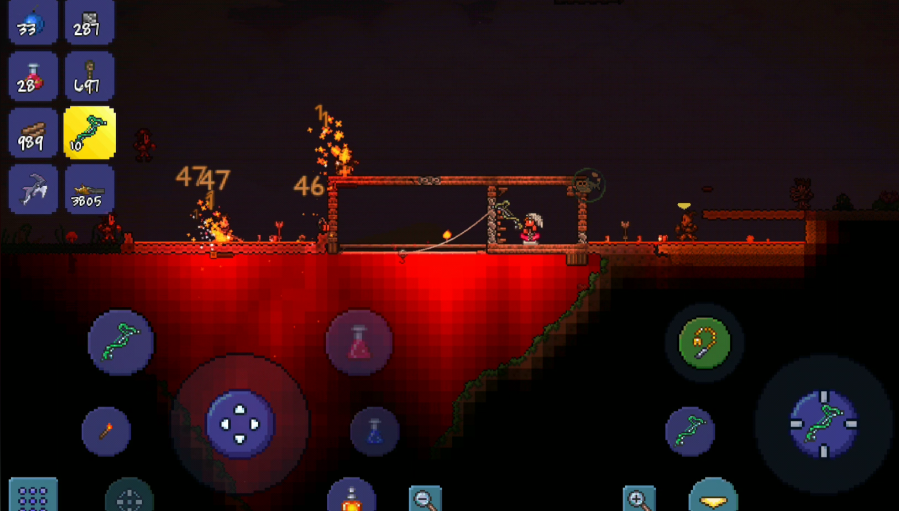Use the quick mana blue potion button

pyautogui.click(x=375, y=431)
